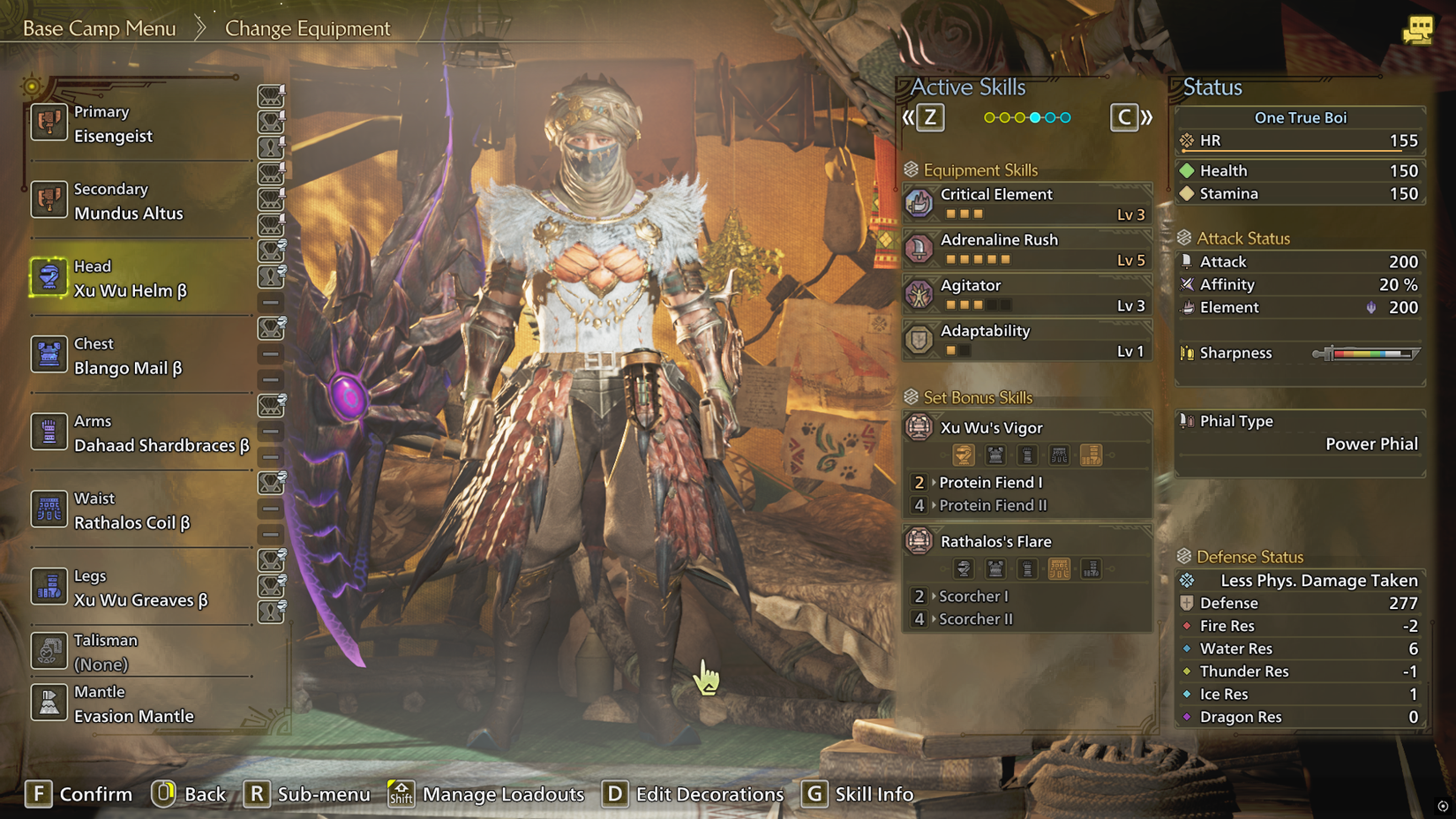Click the Evasion Mantle slot icon

pyautogui.click(x=50, y=703)
